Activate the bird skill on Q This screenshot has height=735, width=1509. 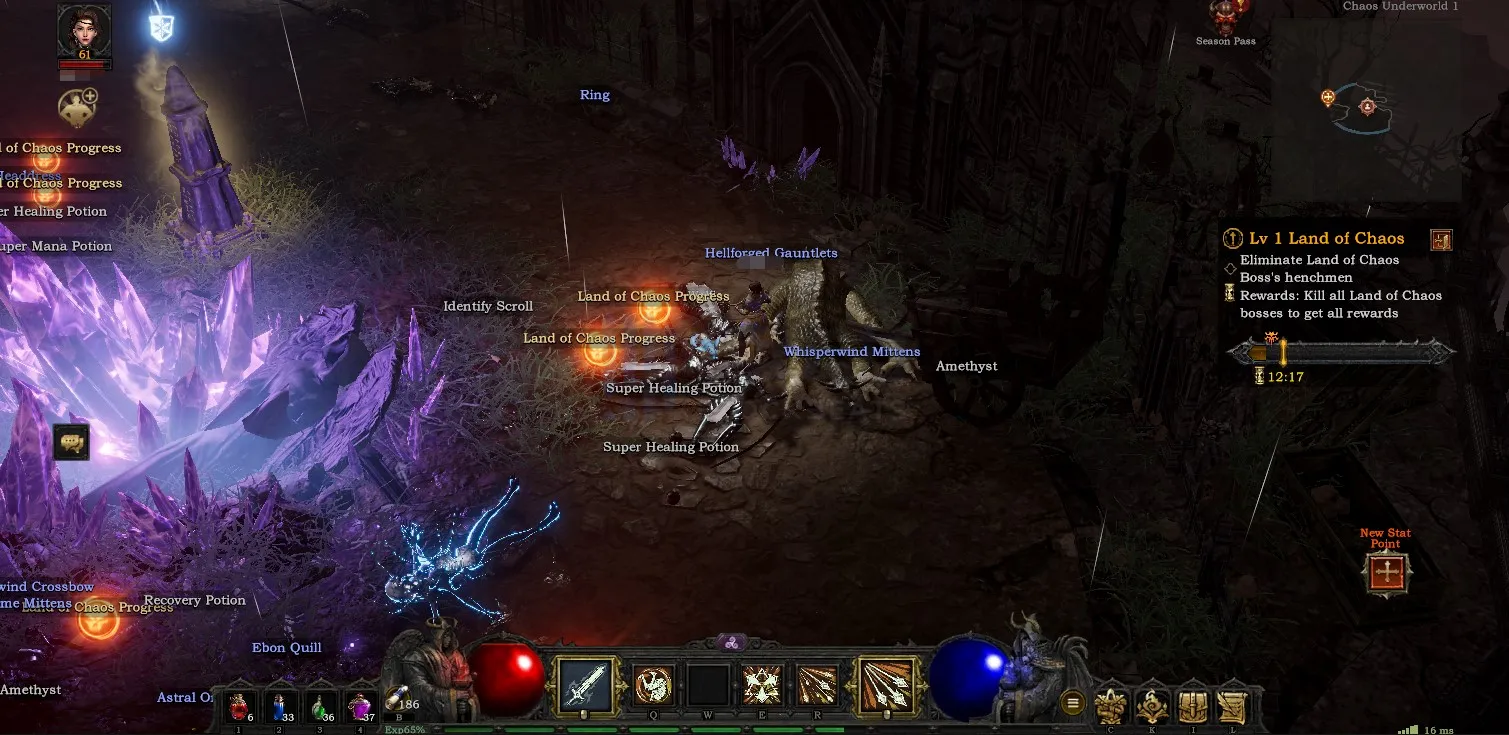[654, 685]
